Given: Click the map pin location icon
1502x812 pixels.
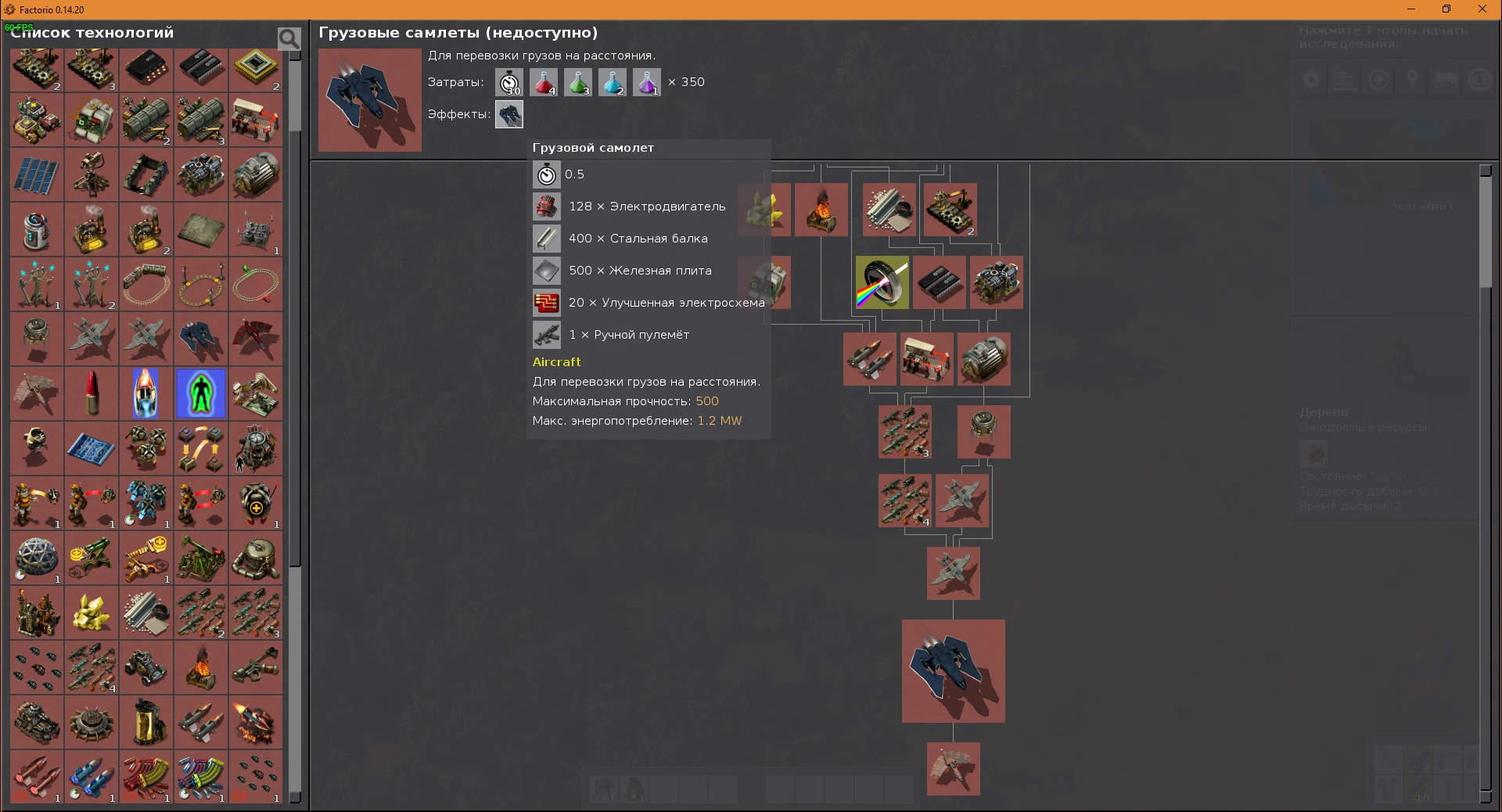Looking at the screenshot, I should [1413, 79].
